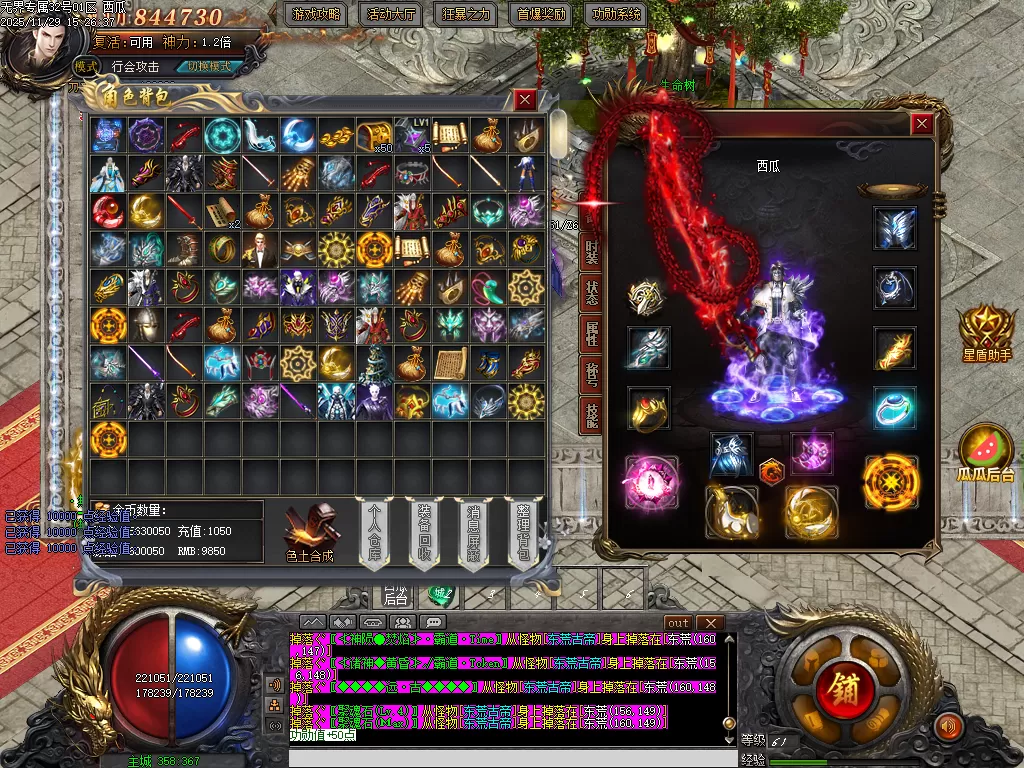Open the 色土合成 crafting anvil
The image size is (1024, 768).
coord(309,530)
